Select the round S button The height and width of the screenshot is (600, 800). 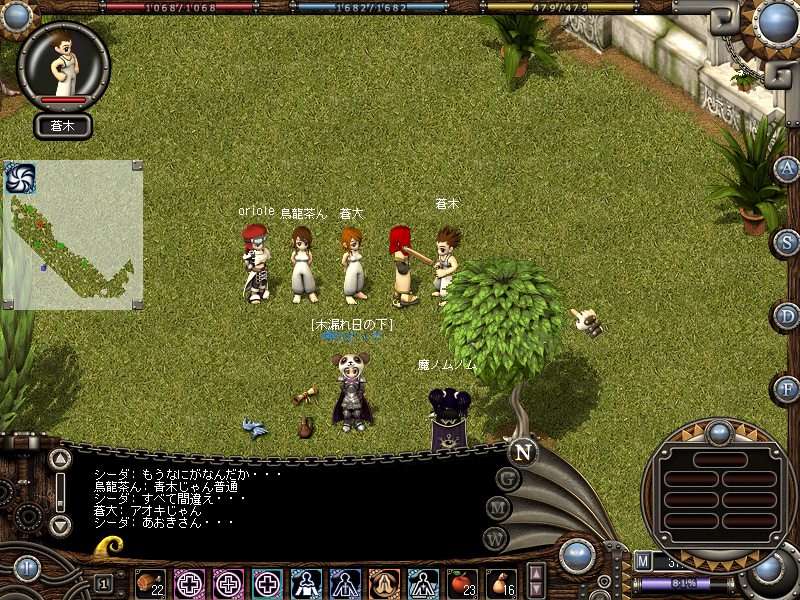(x=788, y=241)
